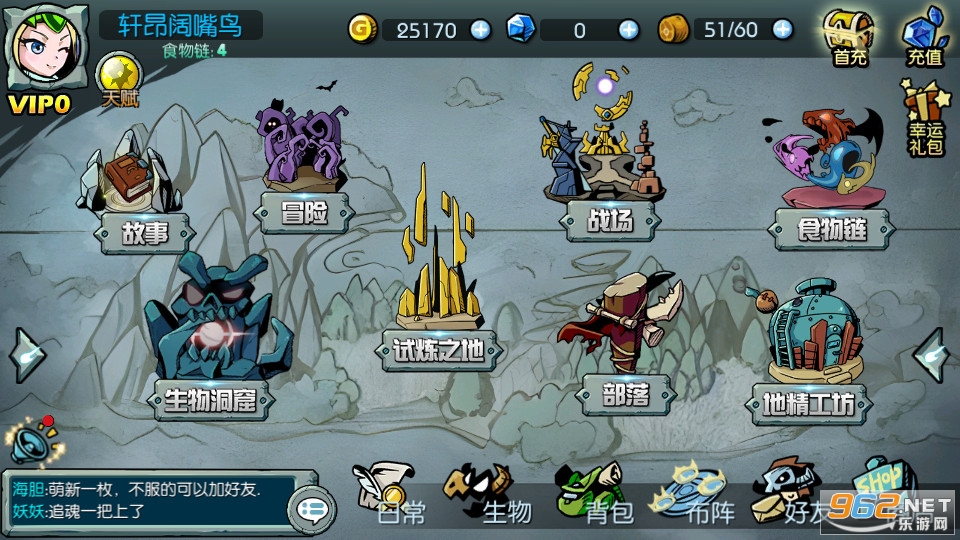Buy blue diamonds via plus button
This screenshot has height=540, width=960.
pos(628,30)
